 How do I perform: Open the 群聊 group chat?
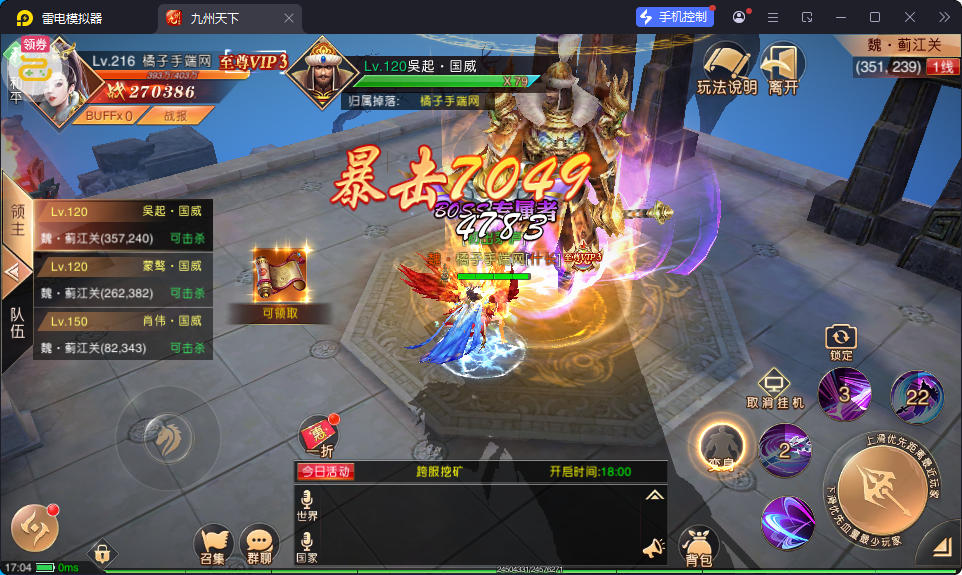pos(259,546)
